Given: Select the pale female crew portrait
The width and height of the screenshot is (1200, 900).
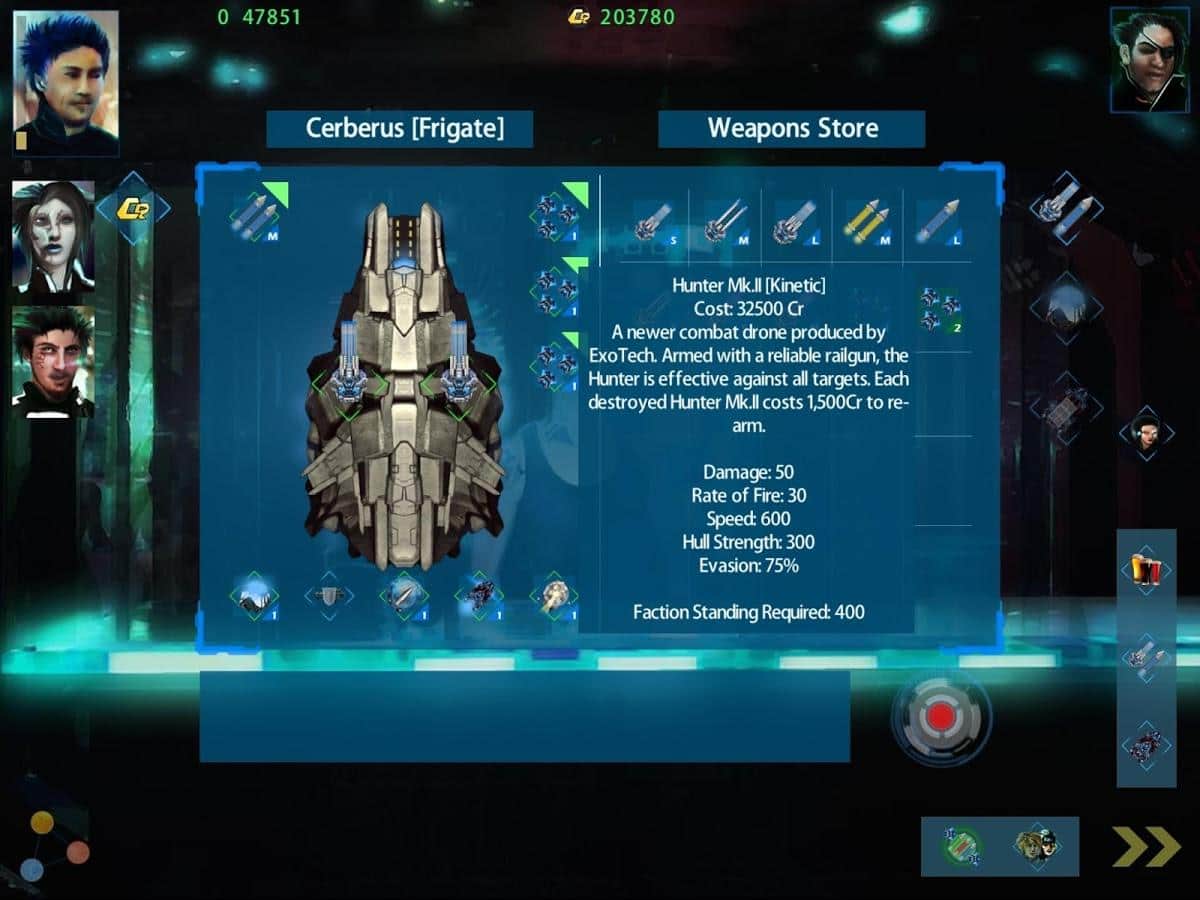Looking at the screenshot, I should (53, 237).
